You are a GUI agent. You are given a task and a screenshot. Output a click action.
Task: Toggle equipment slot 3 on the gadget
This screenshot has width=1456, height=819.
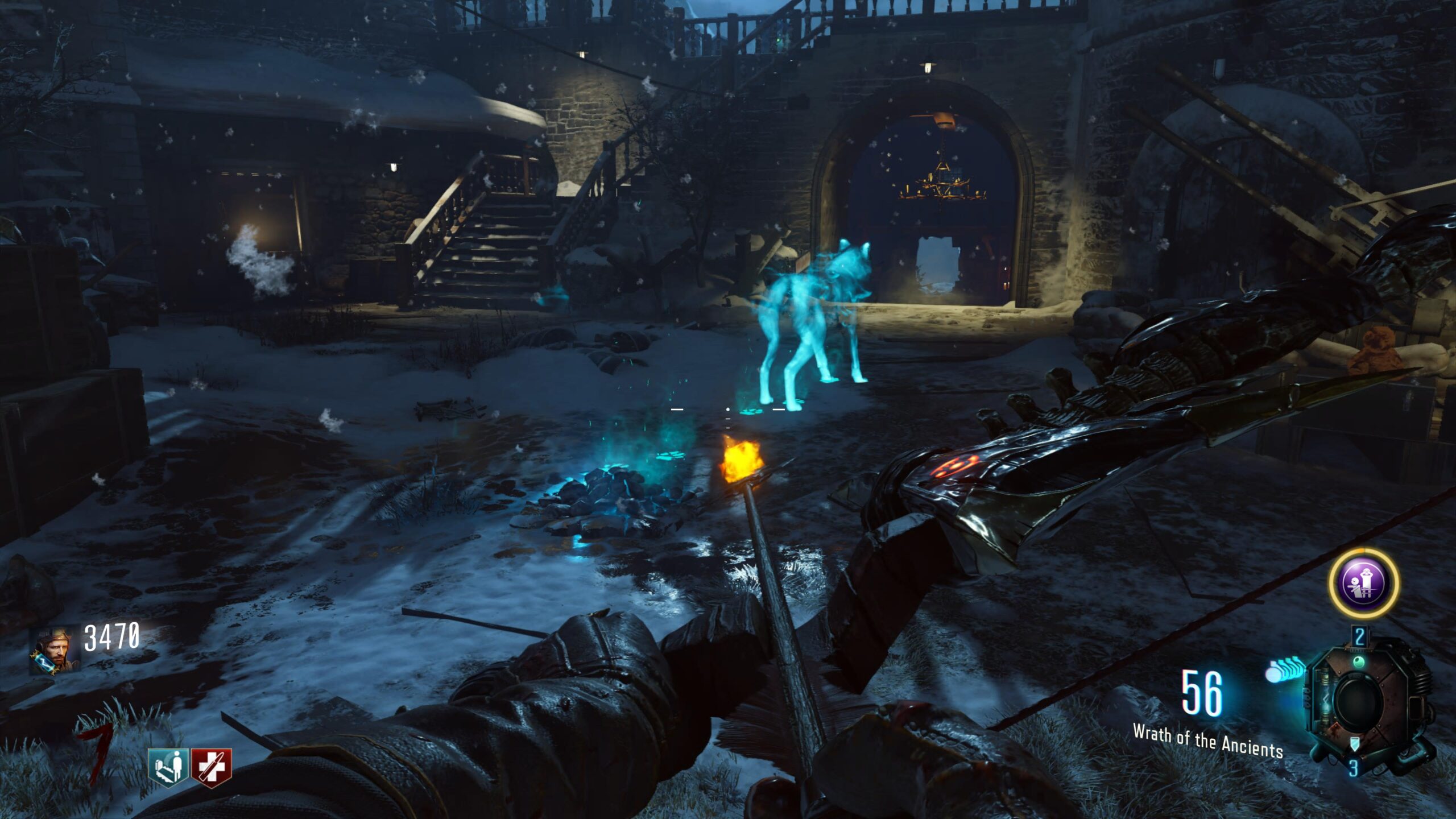[1354, 769]
